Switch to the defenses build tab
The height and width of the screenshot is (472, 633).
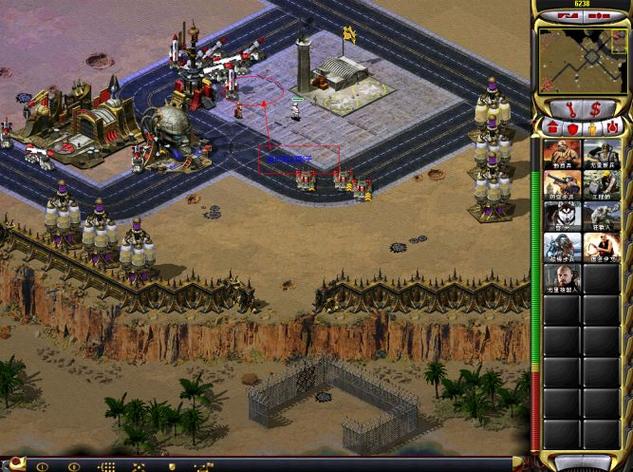point(573,128)
